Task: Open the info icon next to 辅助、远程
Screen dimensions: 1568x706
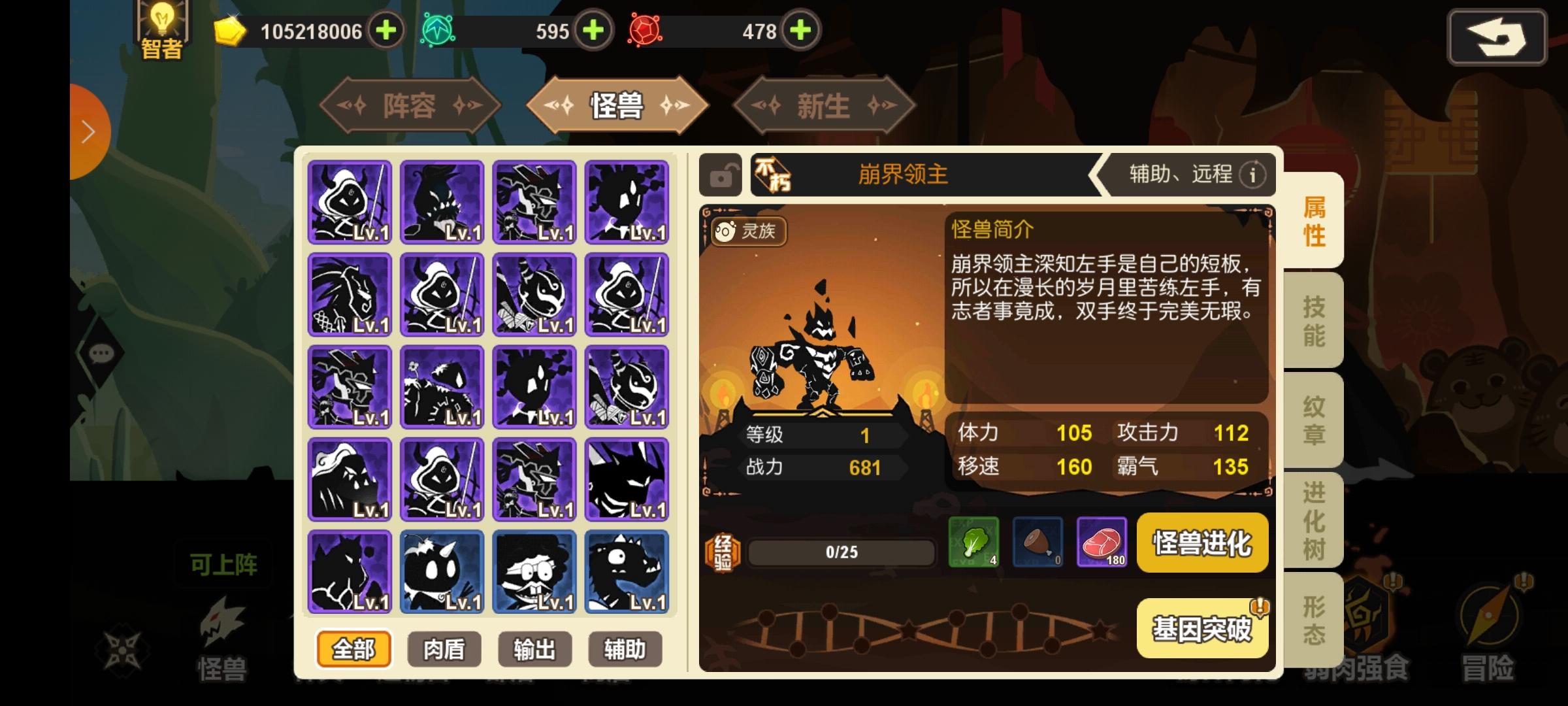Action: [1253, 174]
